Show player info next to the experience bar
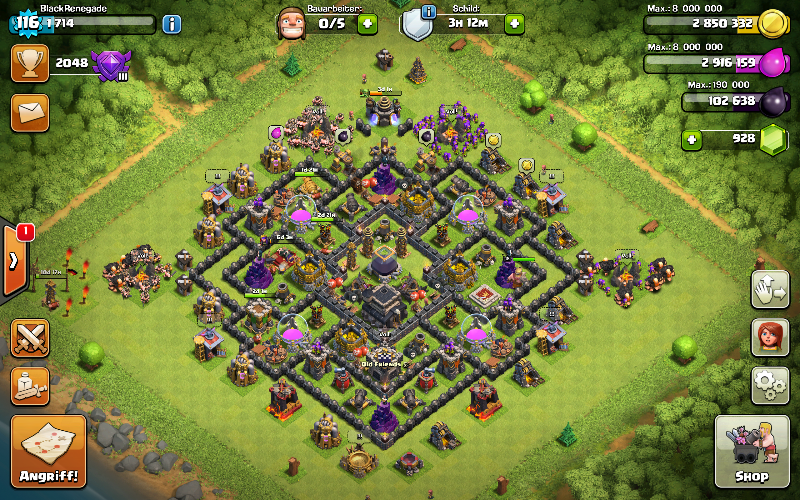The width and height of the screenshot is (800, 500). [x=172, y=23]
